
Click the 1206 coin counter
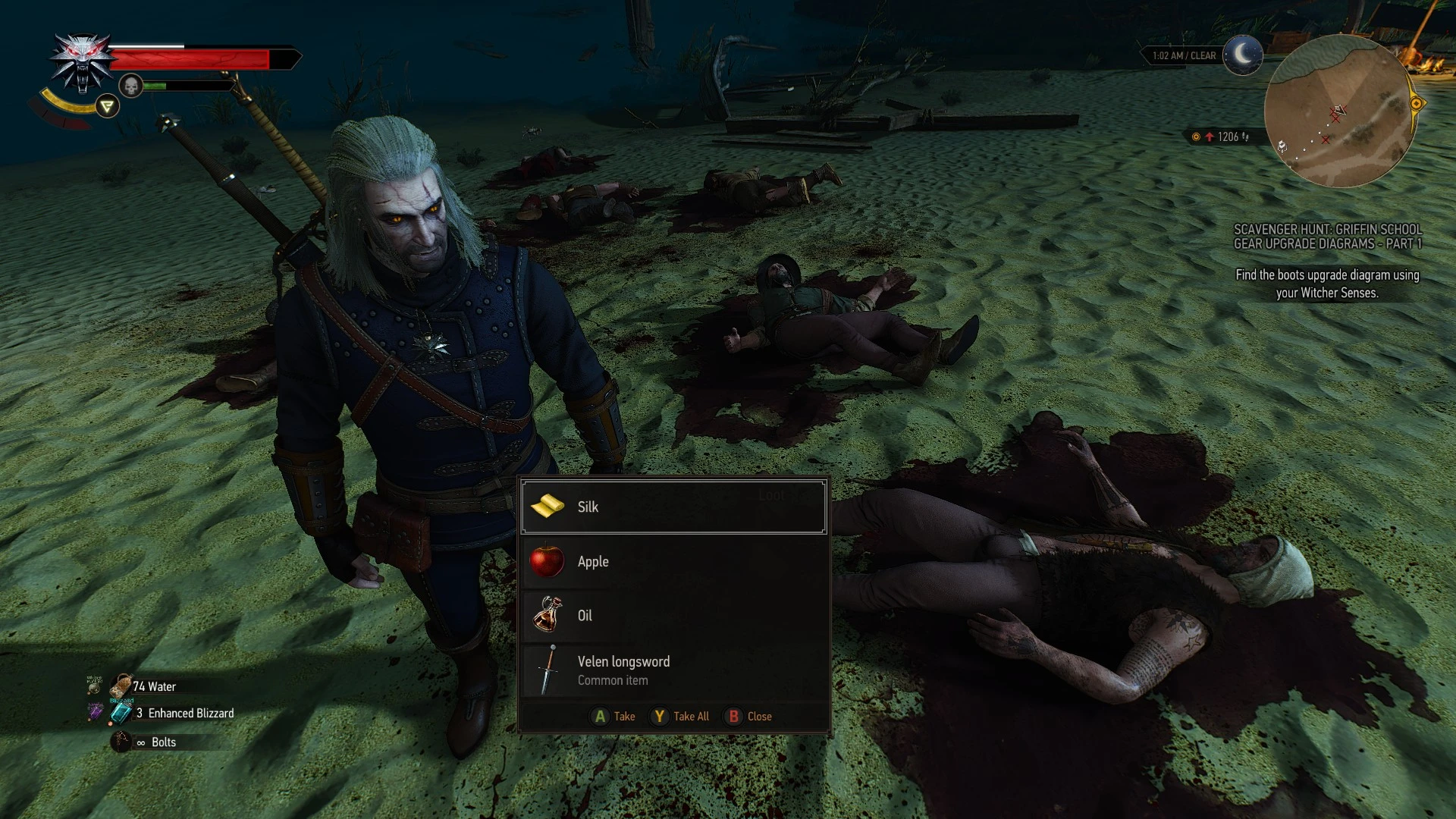coord(1221,136)
